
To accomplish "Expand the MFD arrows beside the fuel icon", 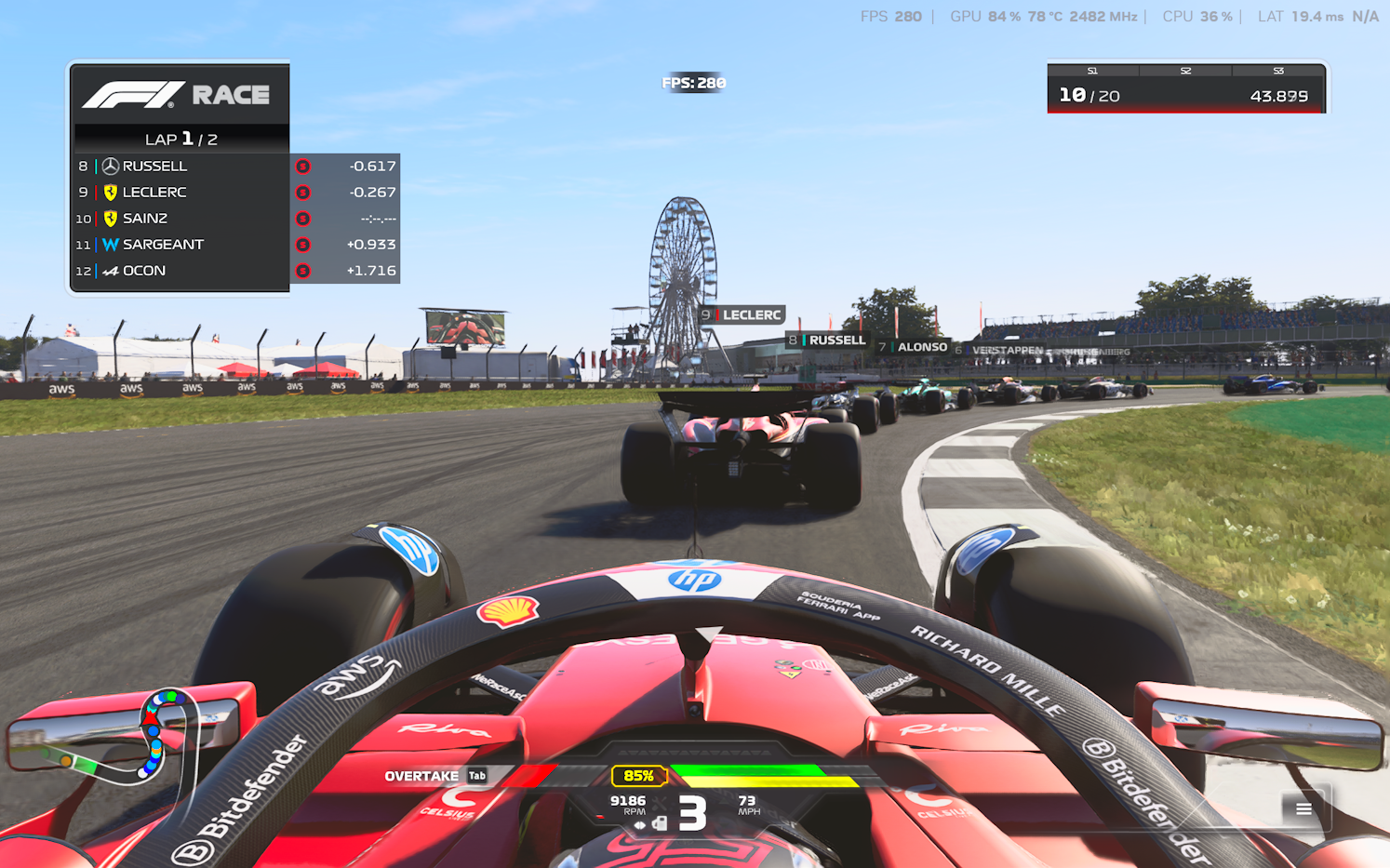I will (x=640, y=825).
